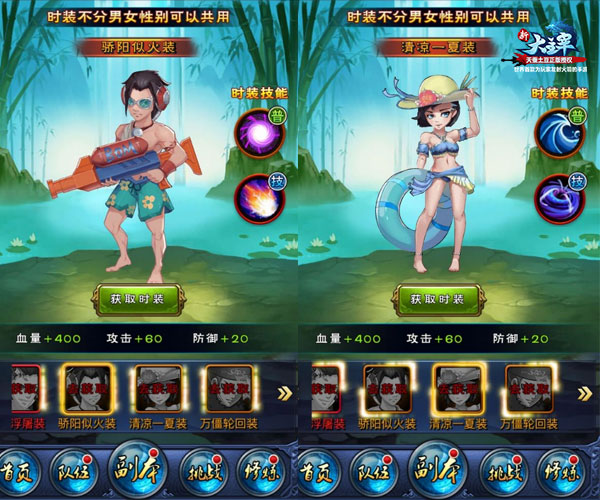
Task: Activate the purple orb basic skill icon
Action: (259, 130)
